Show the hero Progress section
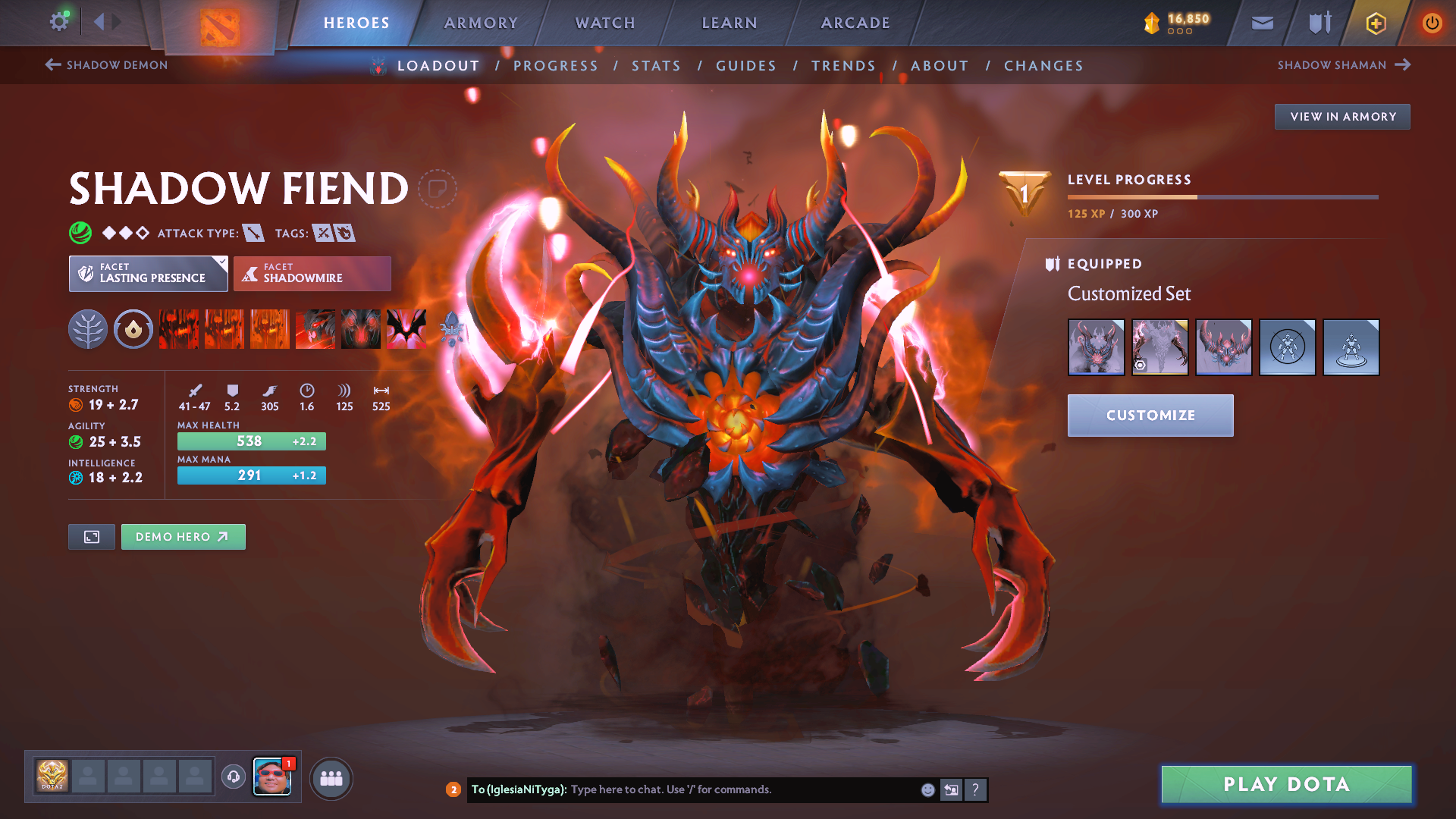Screen dimensions: 1456x819 [x=556, y=66]
